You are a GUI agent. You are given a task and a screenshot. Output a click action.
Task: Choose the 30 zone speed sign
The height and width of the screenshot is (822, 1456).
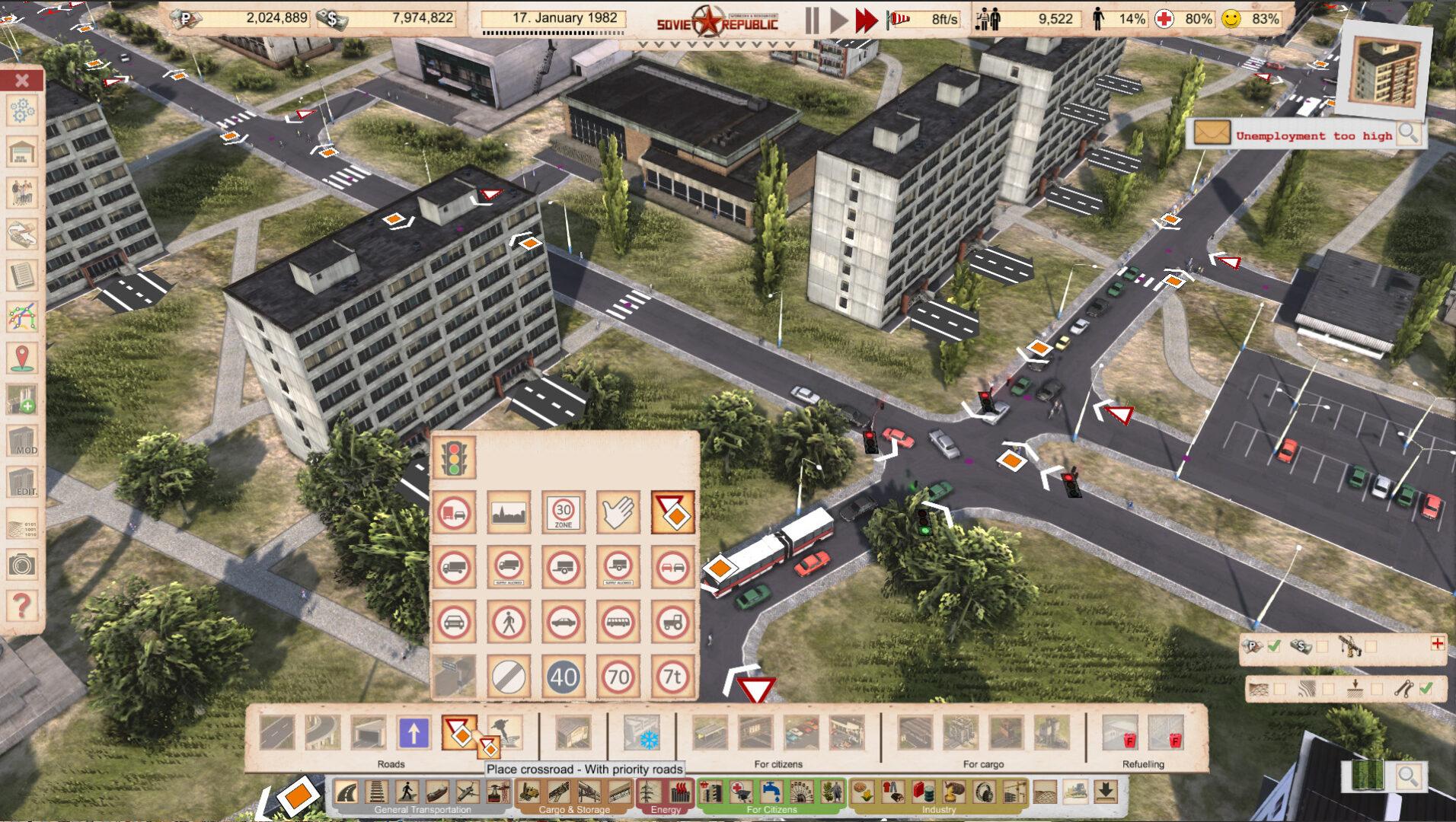564,512
